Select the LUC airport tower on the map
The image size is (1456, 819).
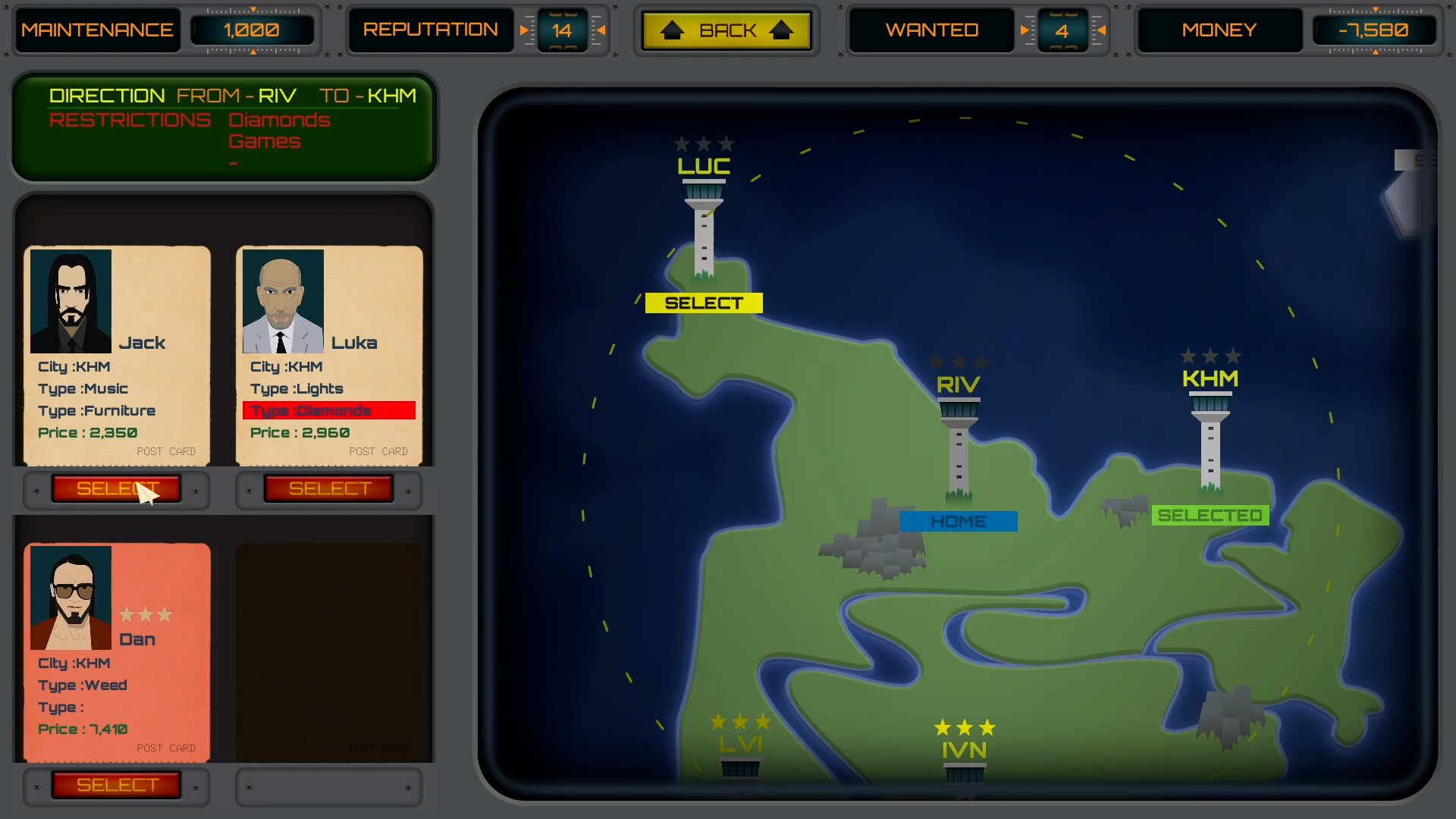point(704,227)
